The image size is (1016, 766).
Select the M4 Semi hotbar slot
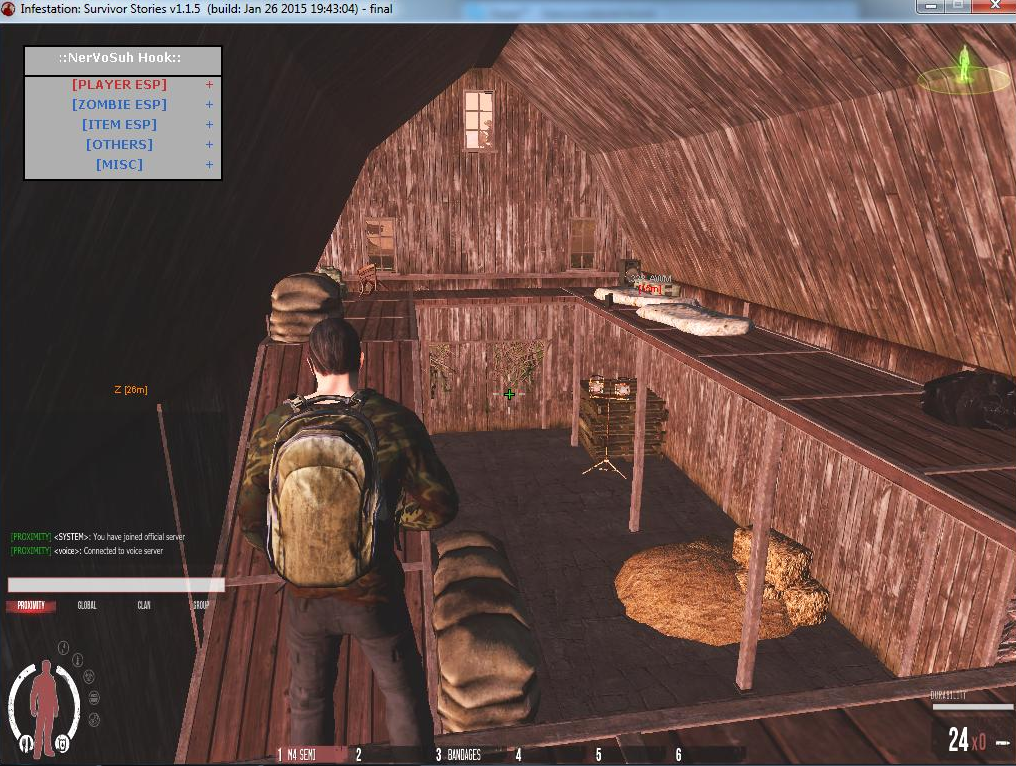pos(308,755)
